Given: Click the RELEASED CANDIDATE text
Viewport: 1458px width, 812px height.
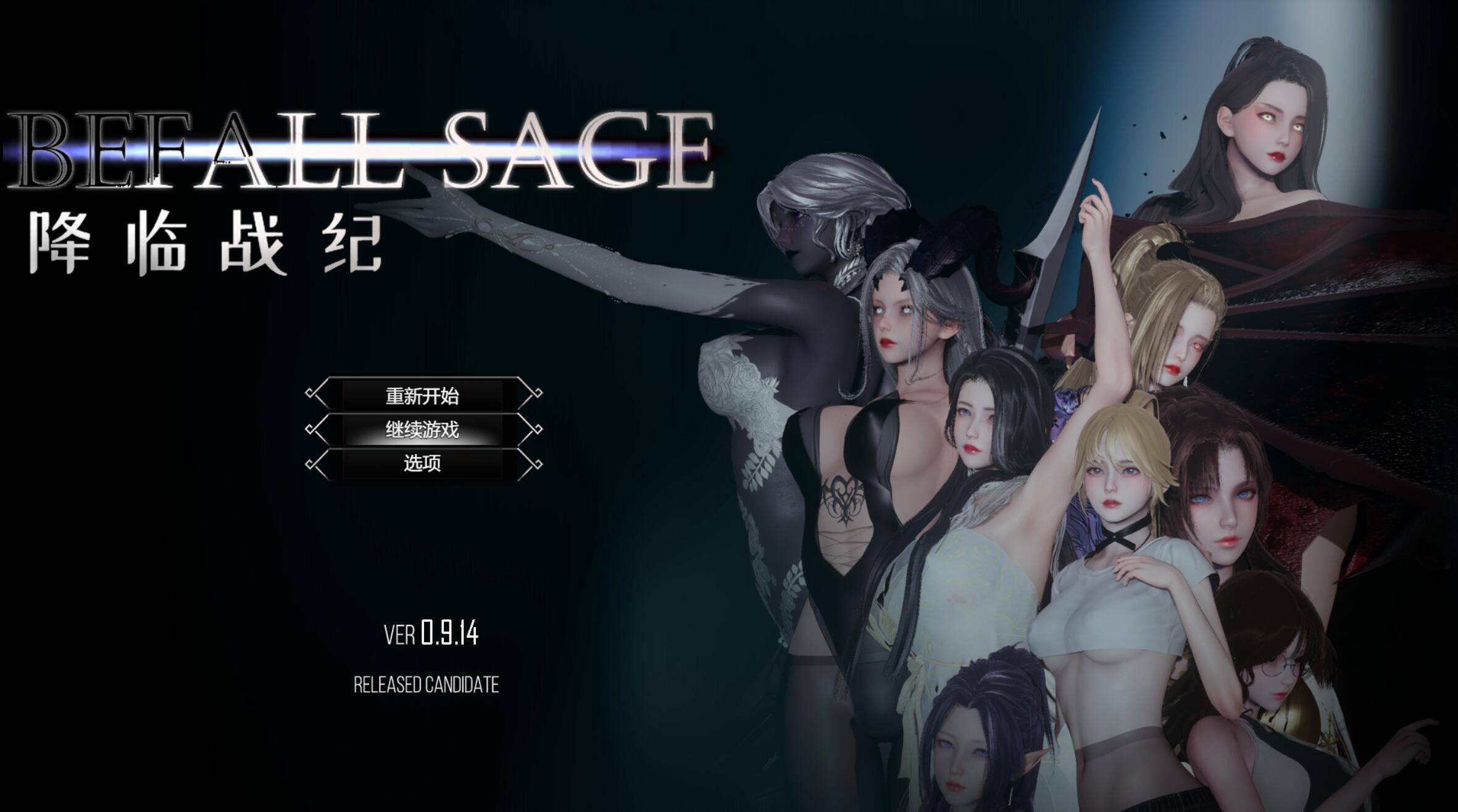Looking at the screenshot, I should pyautogui.click(x=427, y=683).
